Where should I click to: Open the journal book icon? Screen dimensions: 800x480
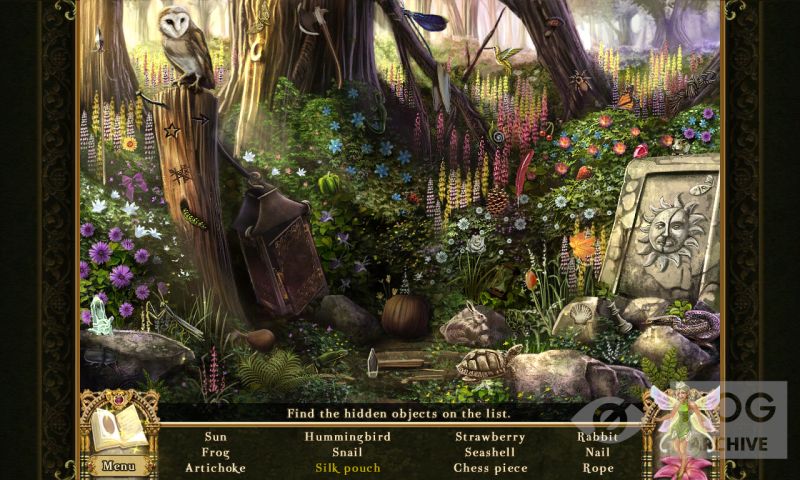coord(117,429)
